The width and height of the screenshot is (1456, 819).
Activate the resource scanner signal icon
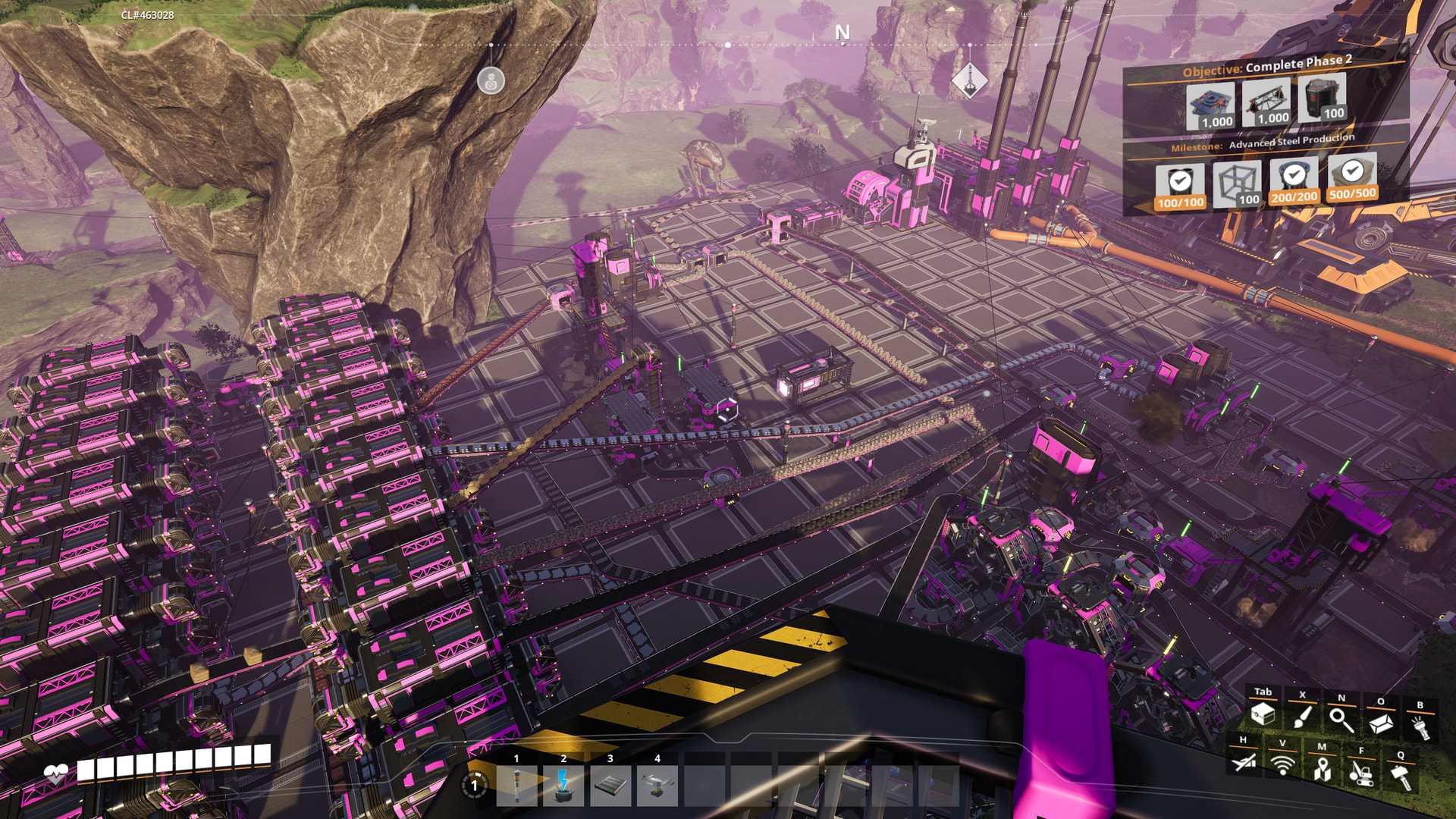1282,764
